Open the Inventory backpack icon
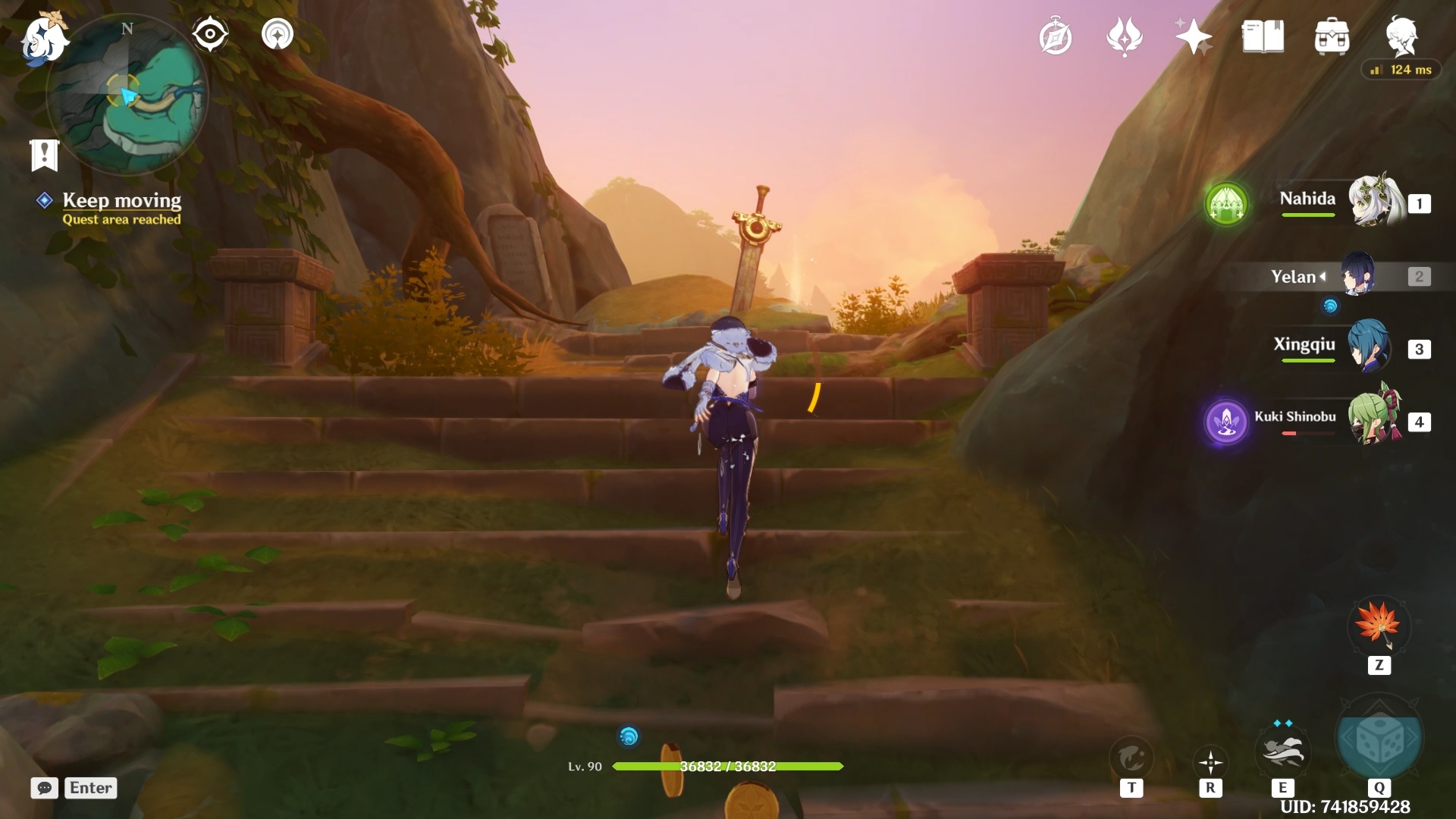The image size is (1456, 819). tap(1332, 36)
